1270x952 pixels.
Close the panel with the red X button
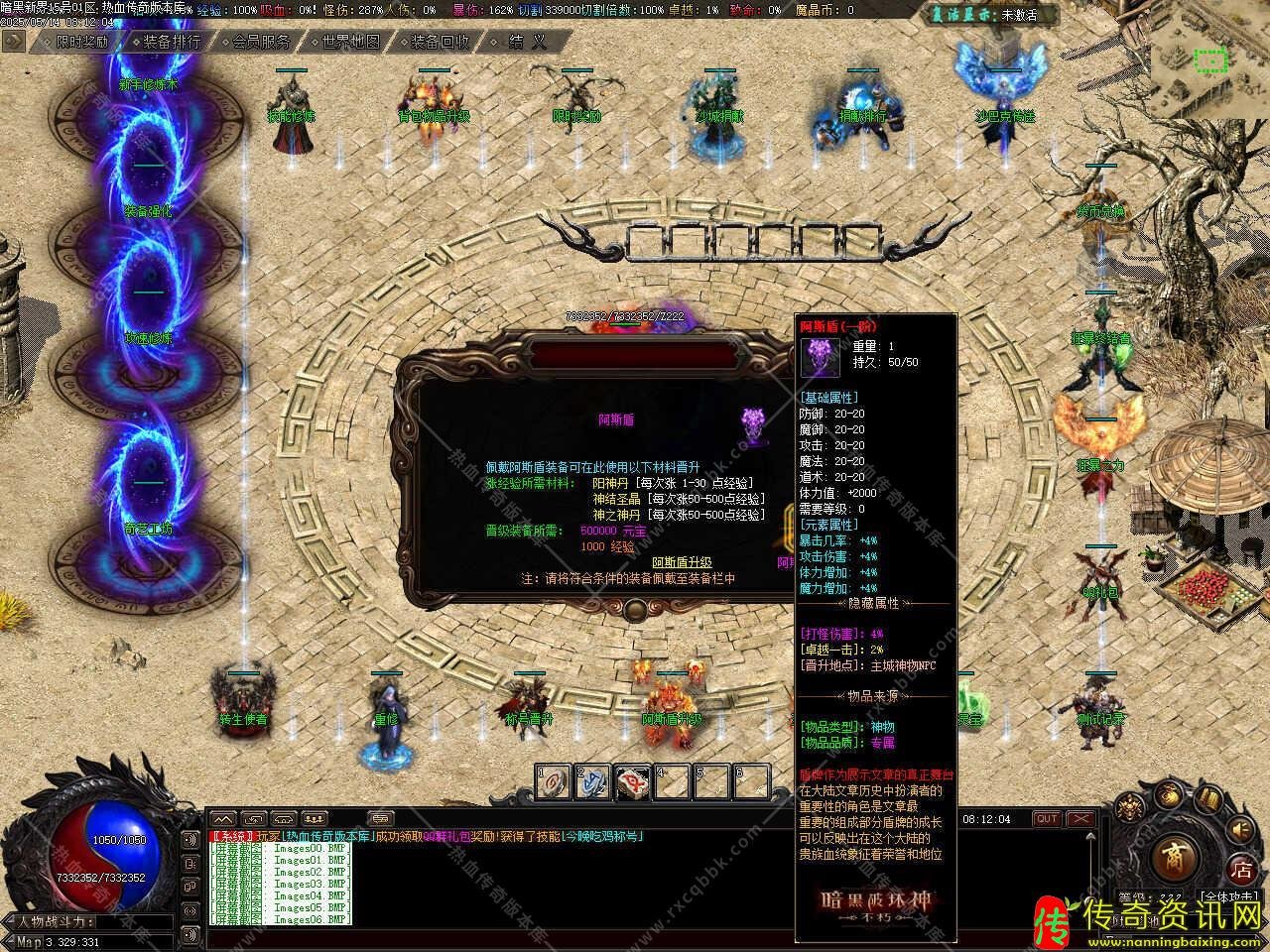pyautogui.click(x=1080, y=819)
